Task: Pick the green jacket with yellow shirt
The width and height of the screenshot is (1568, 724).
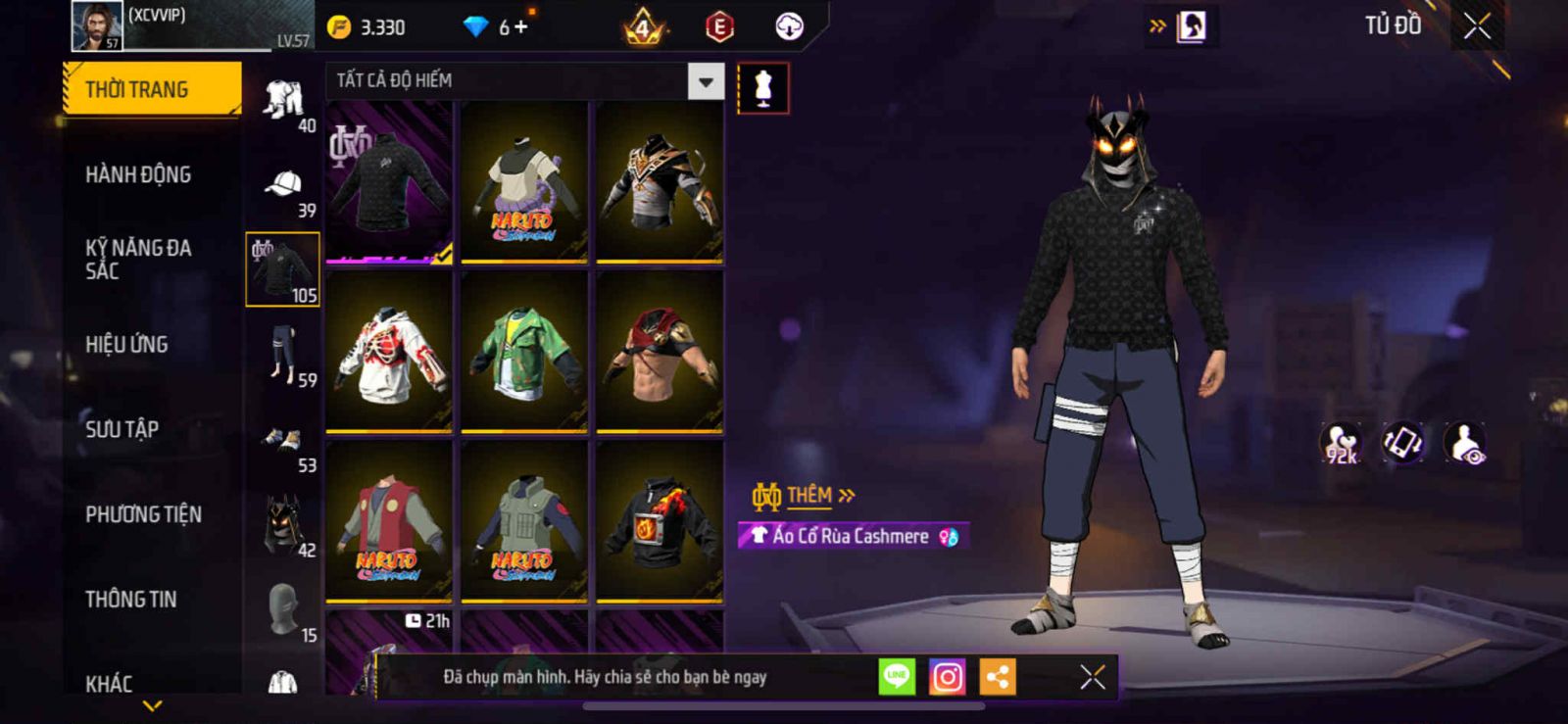Action: pos(524,353)
